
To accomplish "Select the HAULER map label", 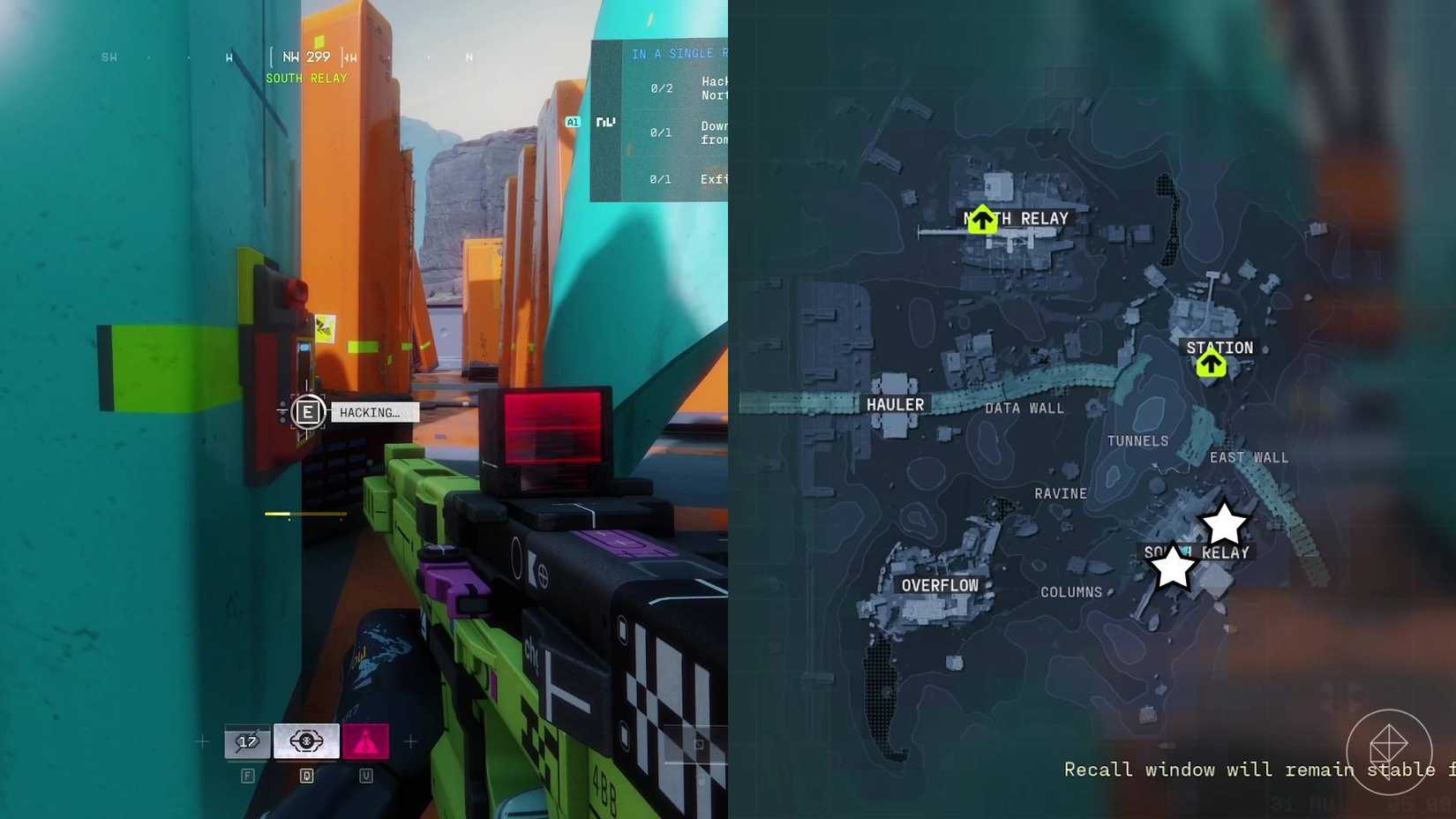I will click(895, 404).
